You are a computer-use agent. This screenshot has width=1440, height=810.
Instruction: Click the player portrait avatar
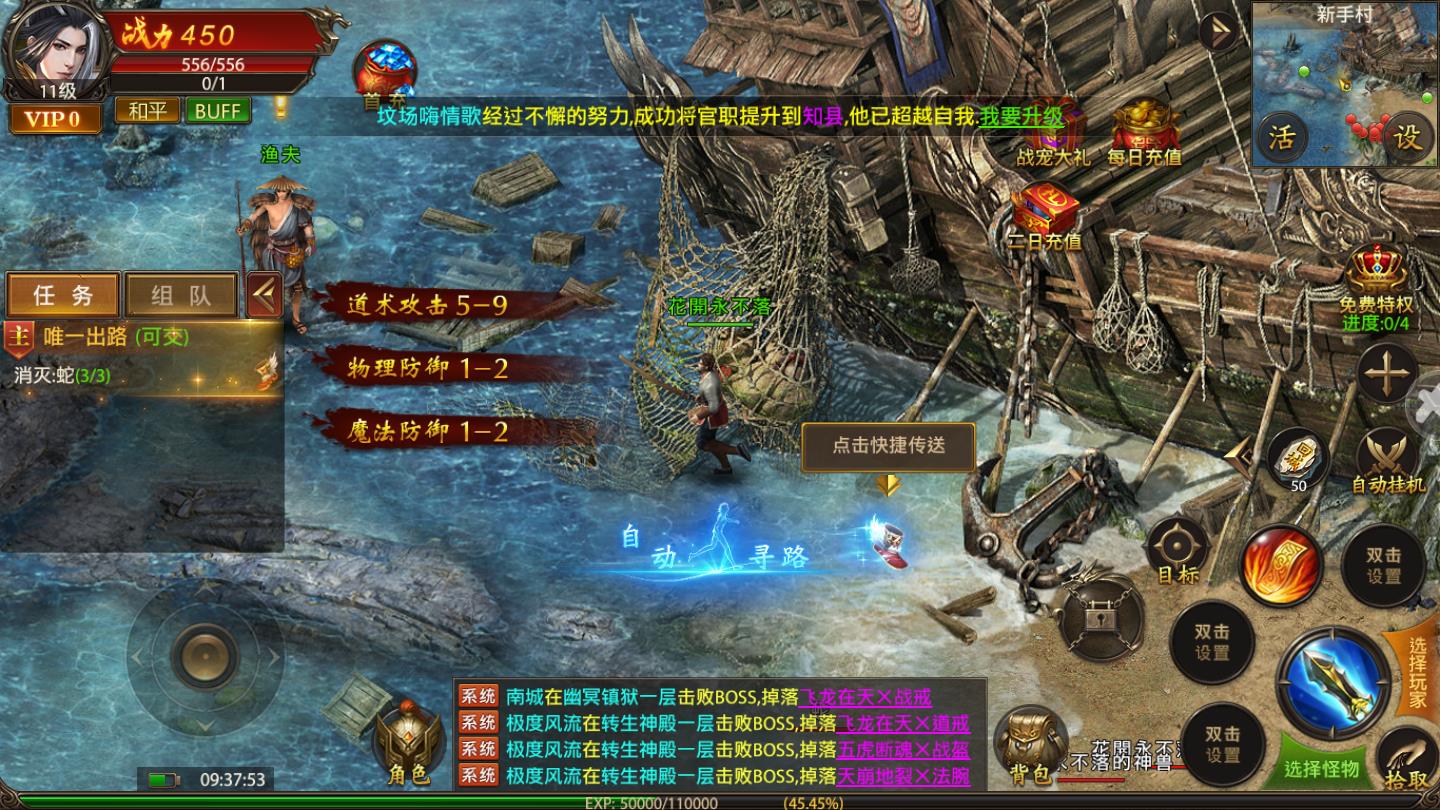click(55, 45)
